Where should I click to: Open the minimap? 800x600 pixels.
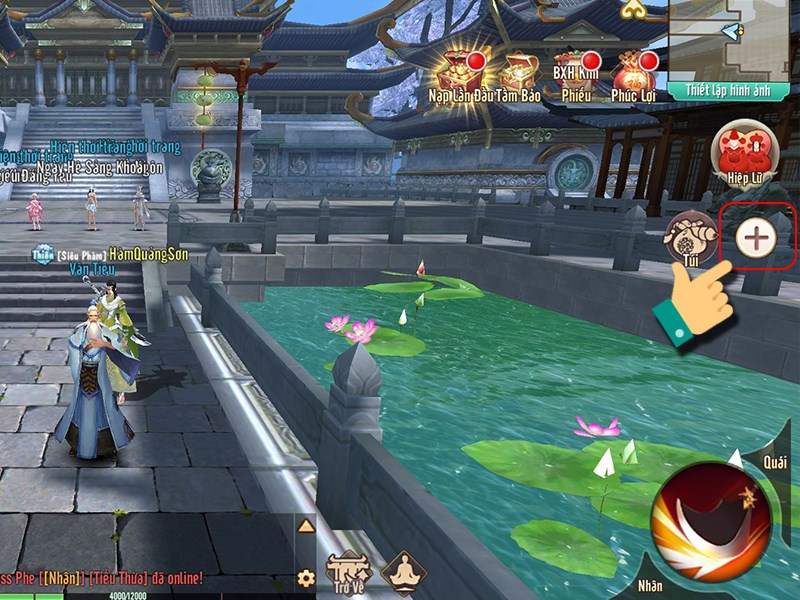coord(734,38)
